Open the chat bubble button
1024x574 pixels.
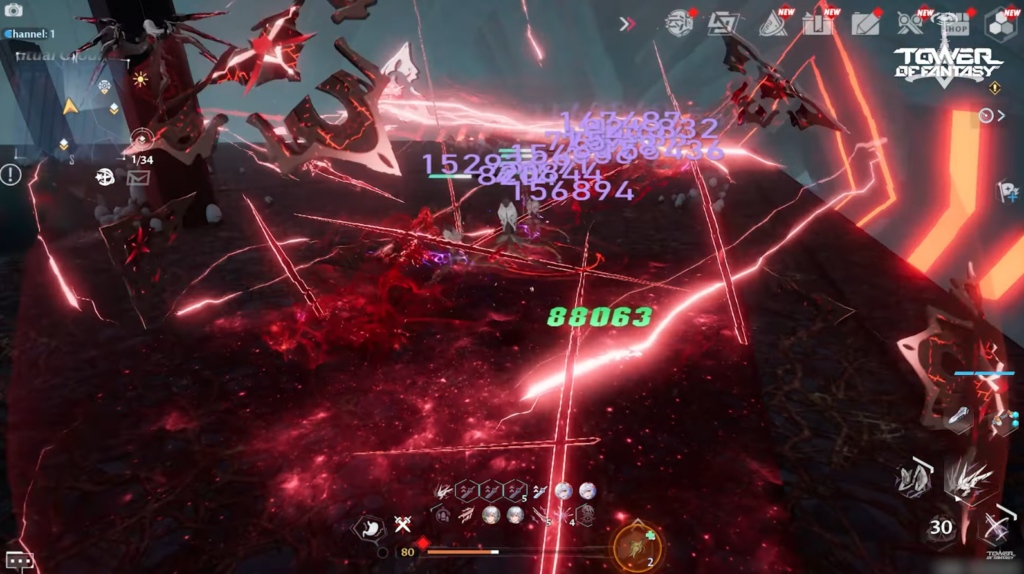pos(19,561)
